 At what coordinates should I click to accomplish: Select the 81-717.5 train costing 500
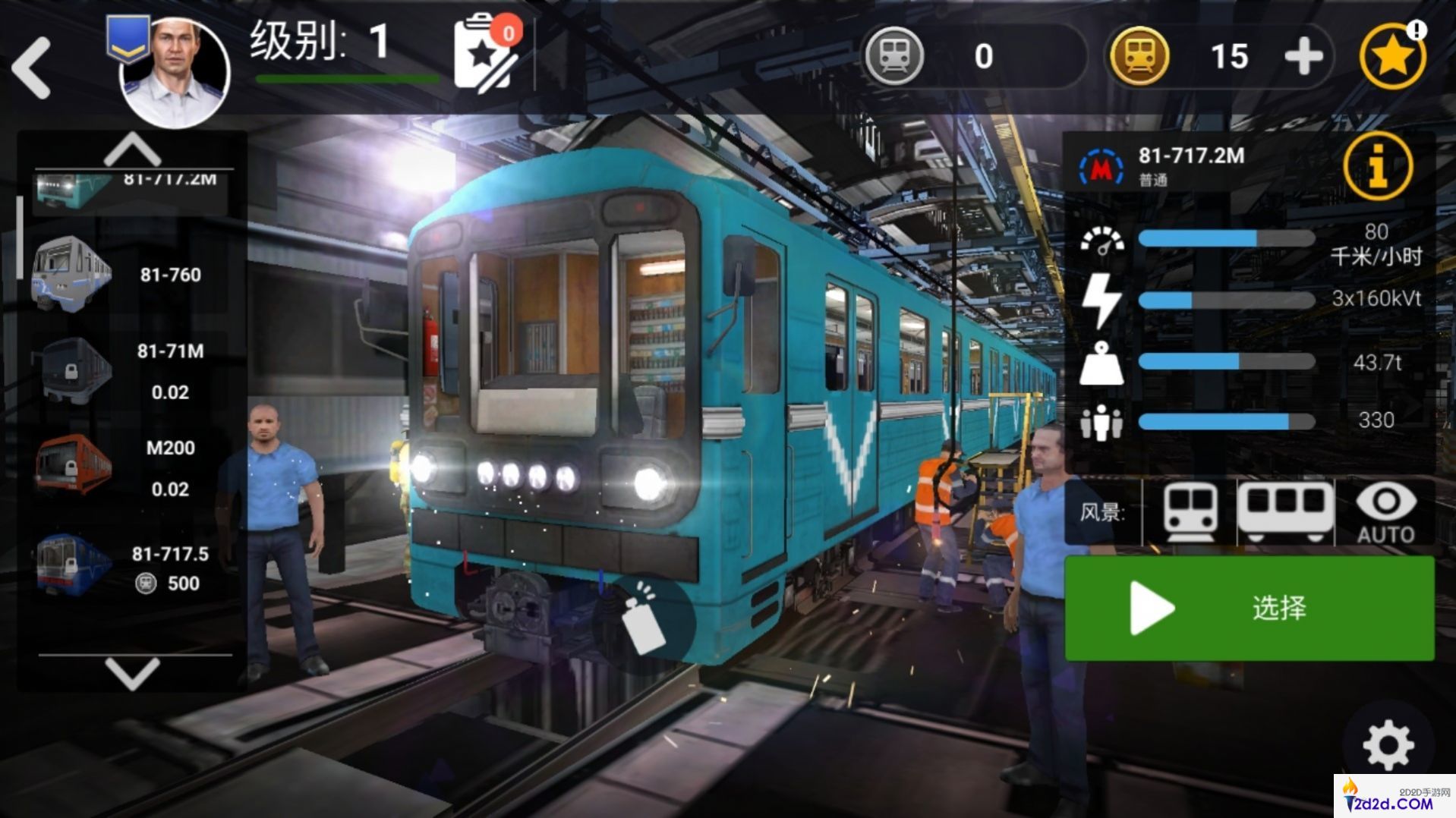pyautogui.click(x=129, y=567)
